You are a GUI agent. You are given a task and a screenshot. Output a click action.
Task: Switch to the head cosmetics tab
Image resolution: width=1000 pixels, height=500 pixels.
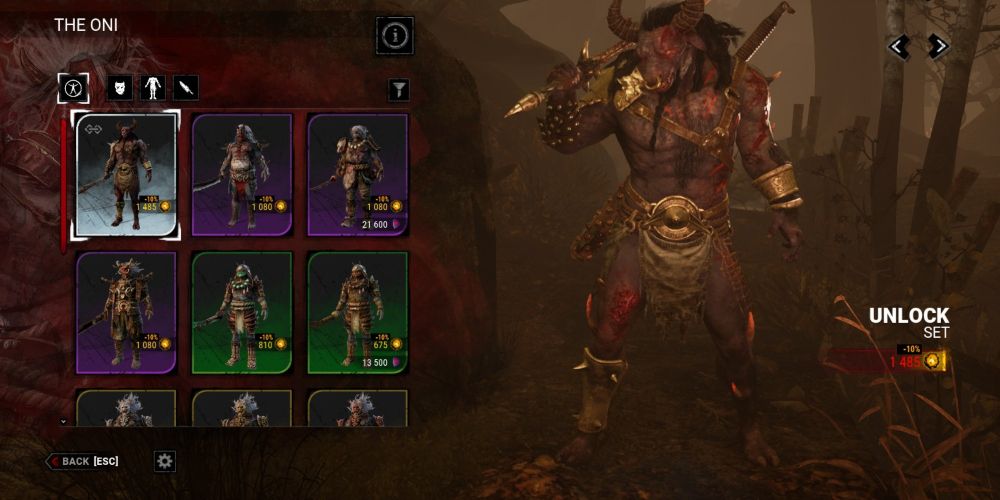tap(120, 88)
